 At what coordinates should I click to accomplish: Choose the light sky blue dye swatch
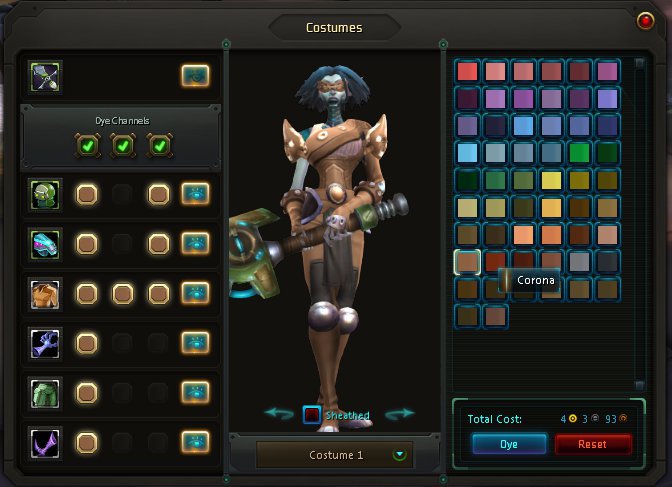[x=467, y=153]
